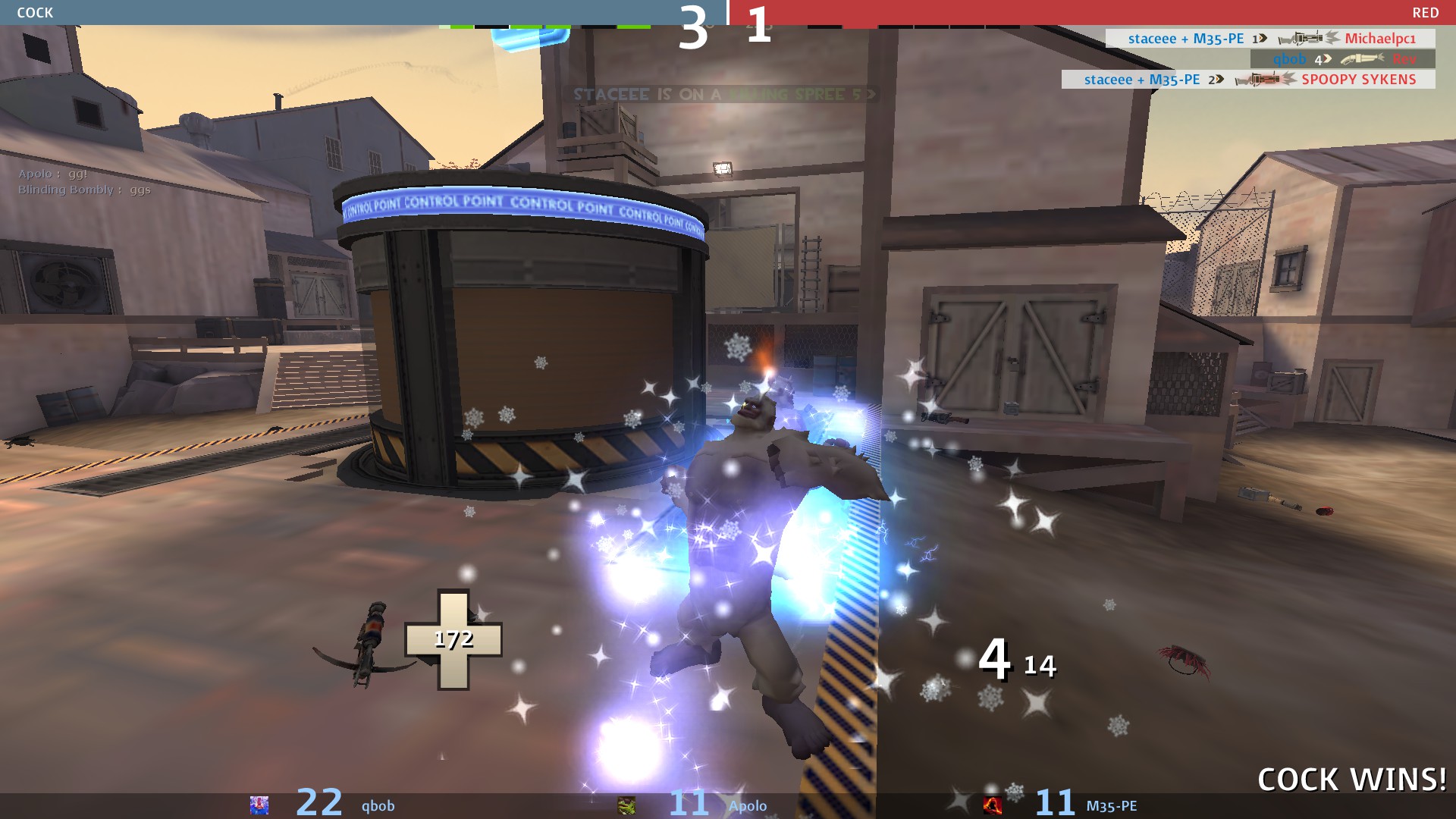Screen dimensions: 1456x819
Task: Click qbob's avatar thumbnail
Action: click(259, 805)
